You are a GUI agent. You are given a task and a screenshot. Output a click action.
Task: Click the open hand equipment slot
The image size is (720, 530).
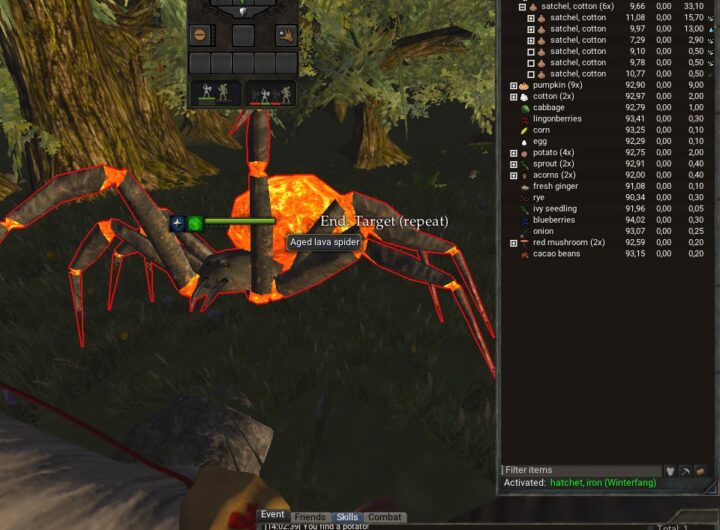click(286, 35)
